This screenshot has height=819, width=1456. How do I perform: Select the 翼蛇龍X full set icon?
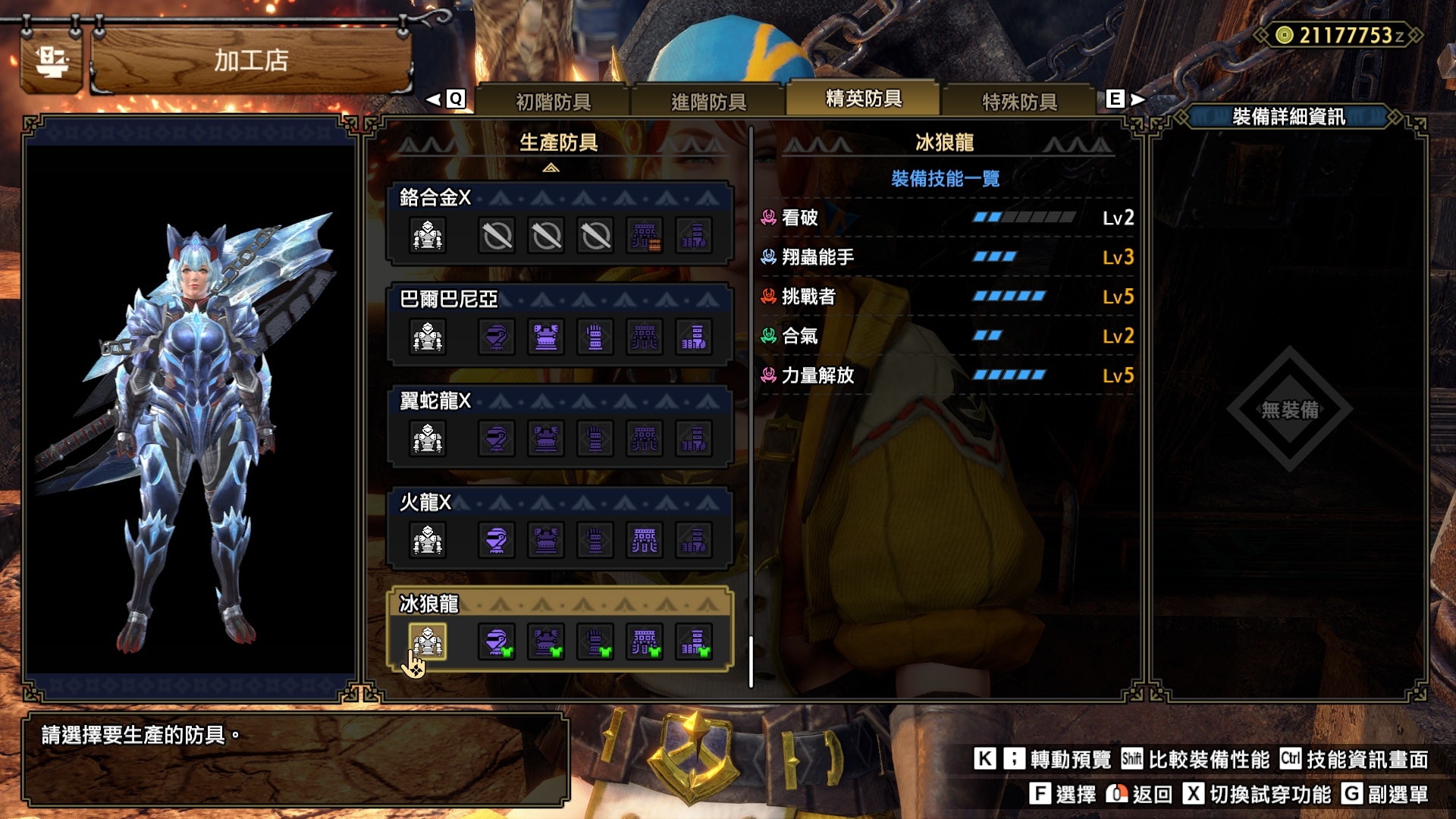[428, 439]
